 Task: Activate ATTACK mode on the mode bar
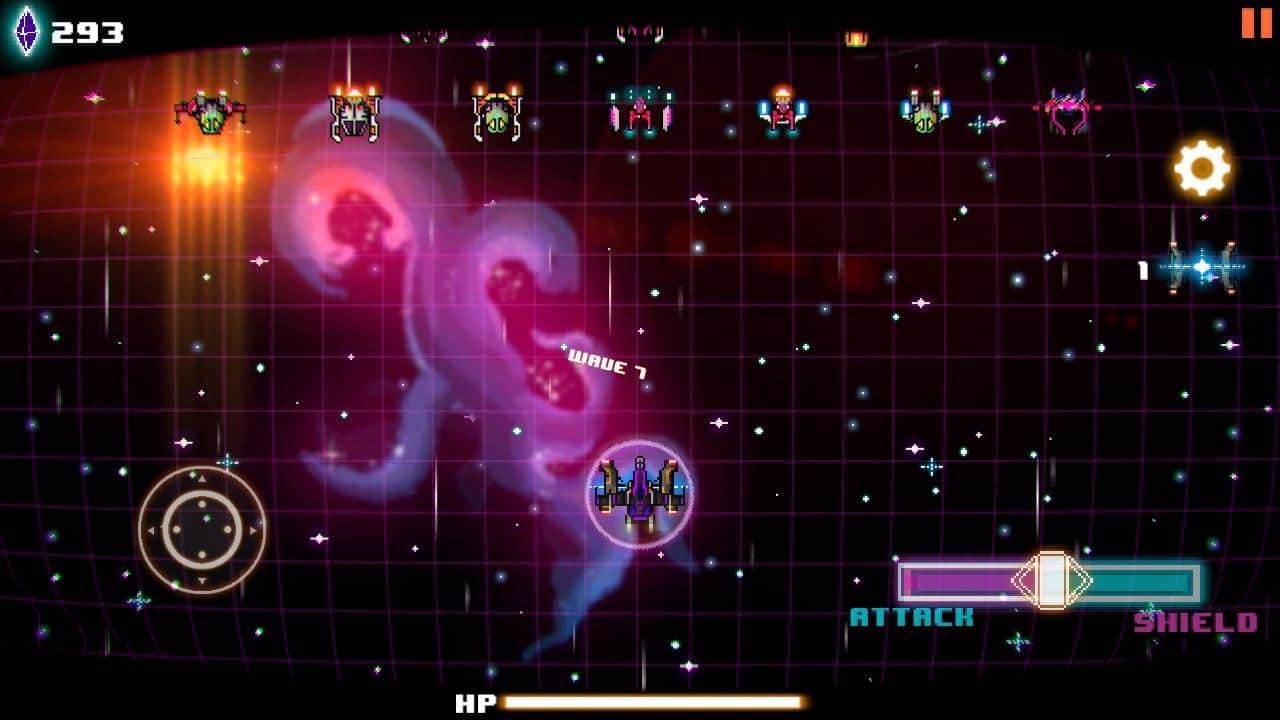point(960,578)
